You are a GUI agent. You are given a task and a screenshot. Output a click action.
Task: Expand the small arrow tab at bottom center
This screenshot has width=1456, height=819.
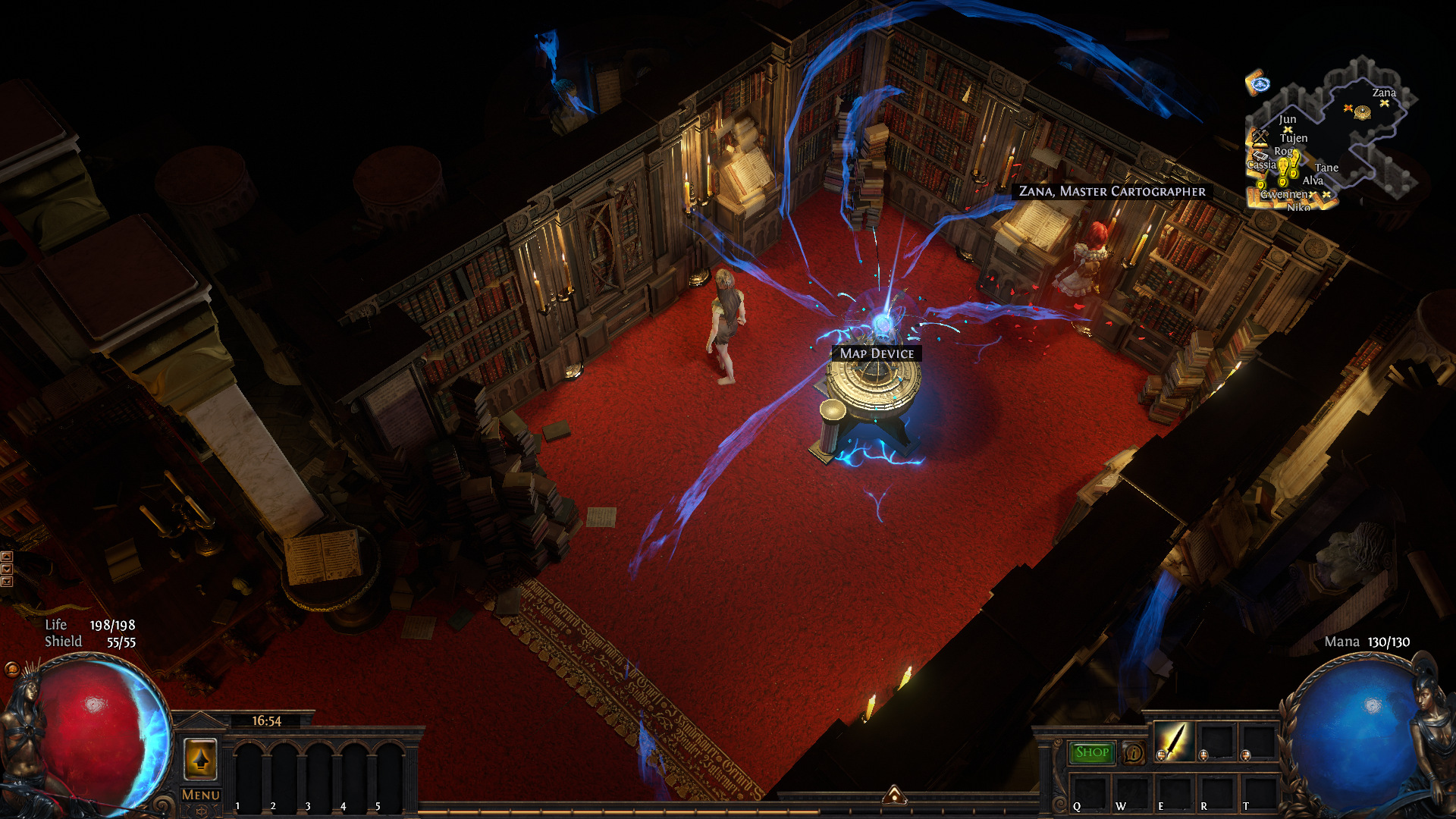click(x=894, y=795)
